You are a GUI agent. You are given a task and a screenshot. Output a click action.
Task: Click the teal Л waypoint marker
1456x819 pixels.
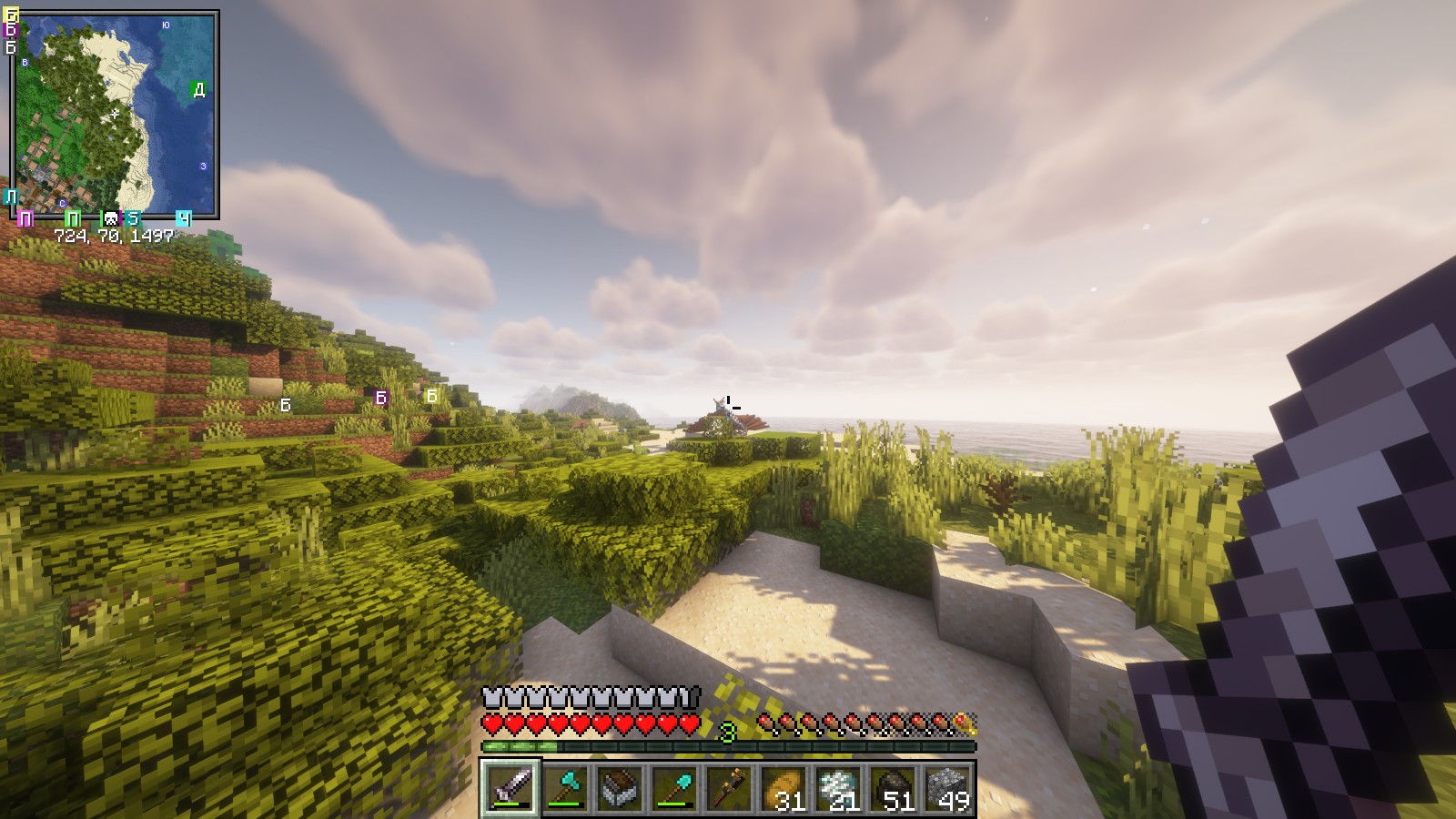pyautogui.click(x=10, y=197)
